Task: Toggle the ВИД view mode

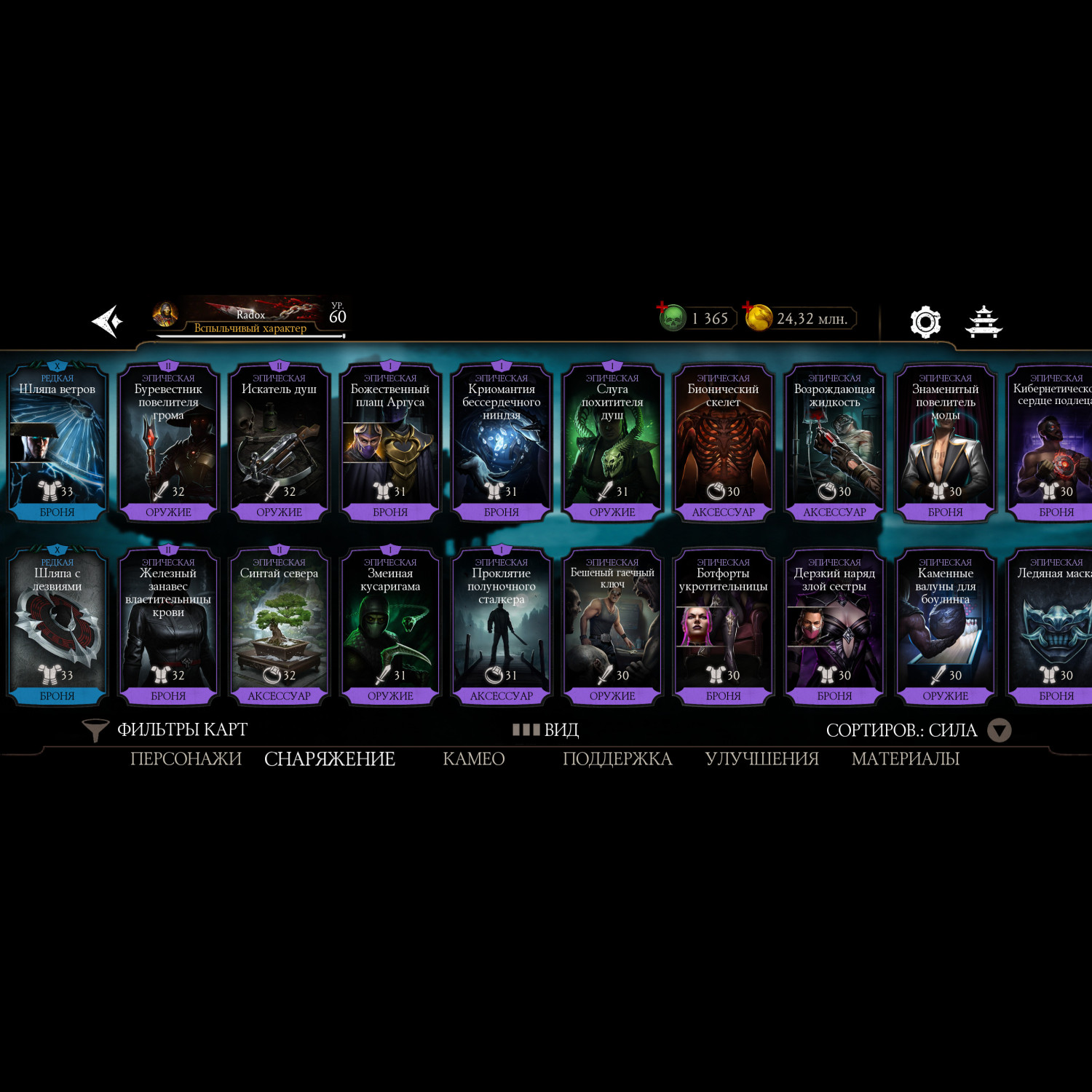Action: [x=546, y=729]
